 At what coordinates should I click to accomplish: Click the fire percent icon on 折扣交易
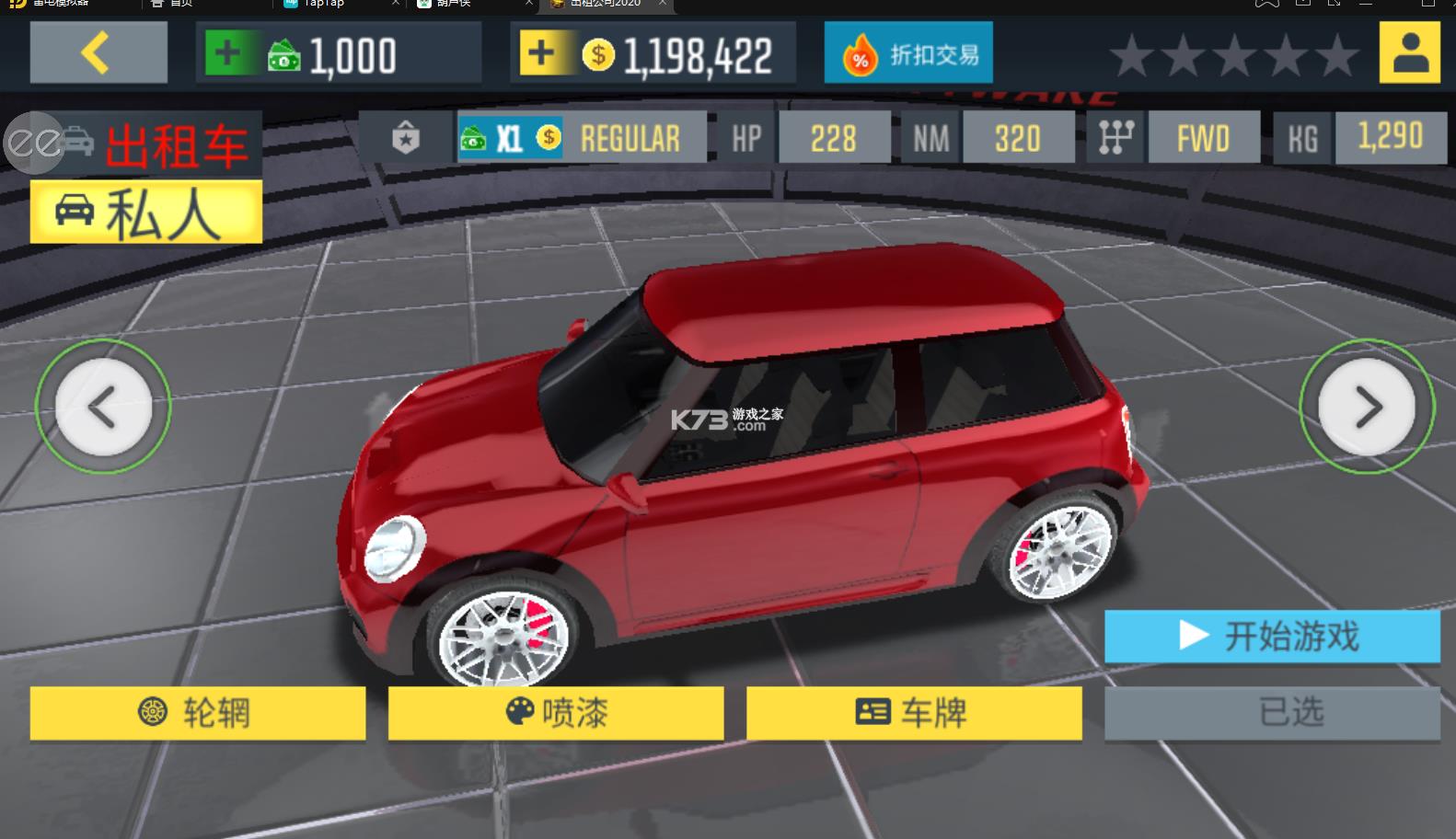[861, 52]
